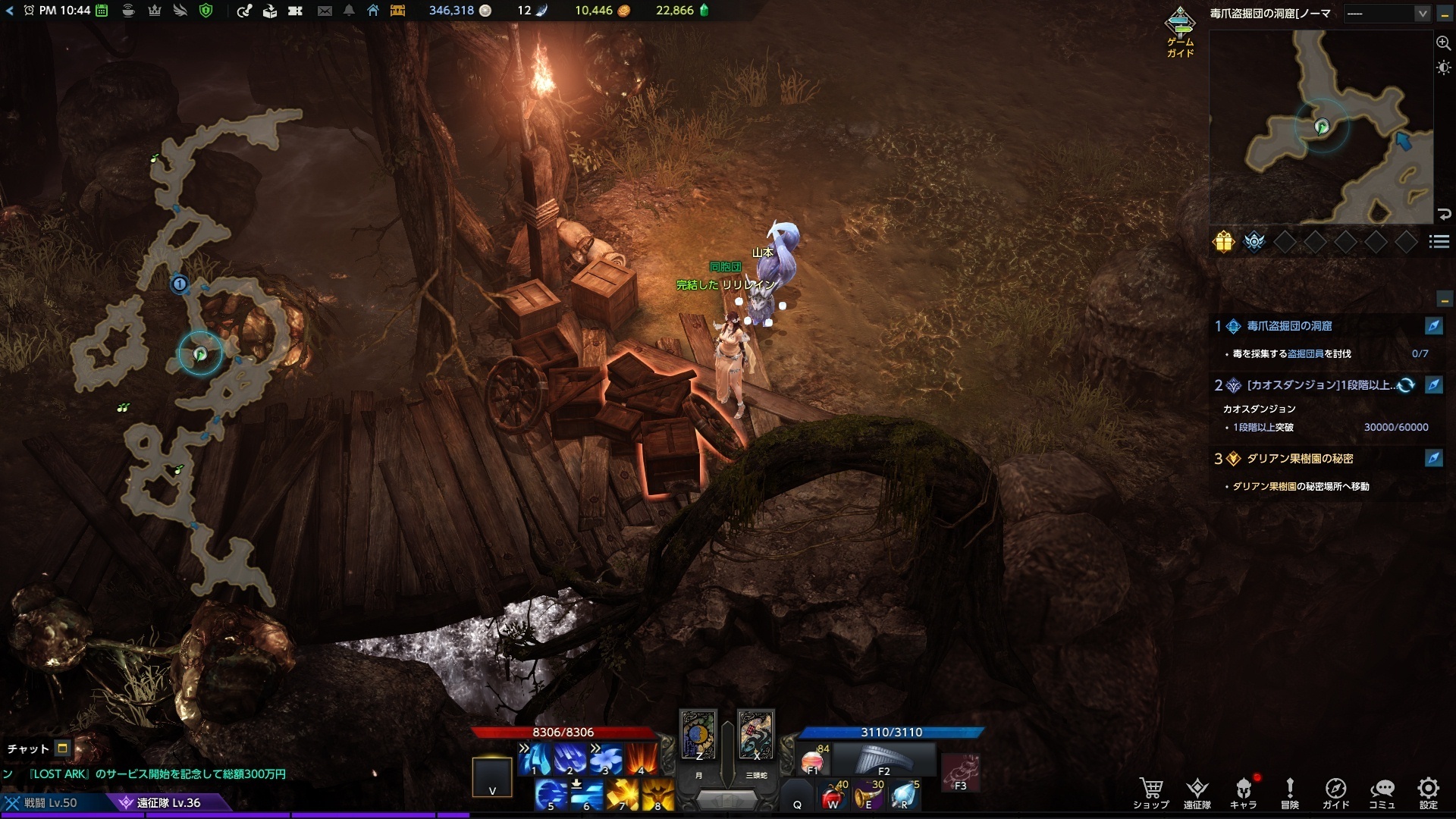Use the golden horn item in slot E
1456x819 pixels.
[868, 795]
